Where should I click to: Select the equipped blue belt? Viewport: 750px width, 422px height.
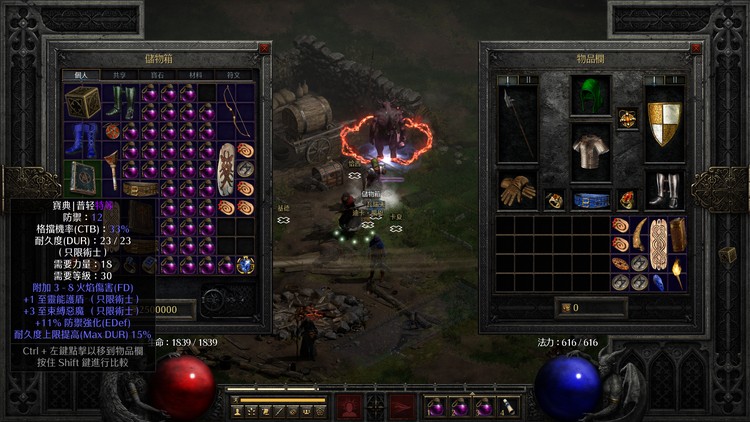tap(591, 199)
